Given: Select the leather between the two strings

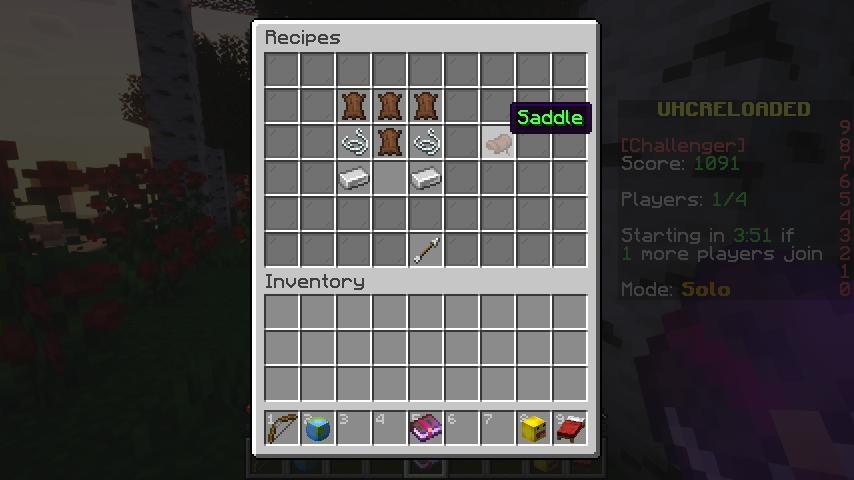Looking at the screenshot, I should click(x=390, y=143).
